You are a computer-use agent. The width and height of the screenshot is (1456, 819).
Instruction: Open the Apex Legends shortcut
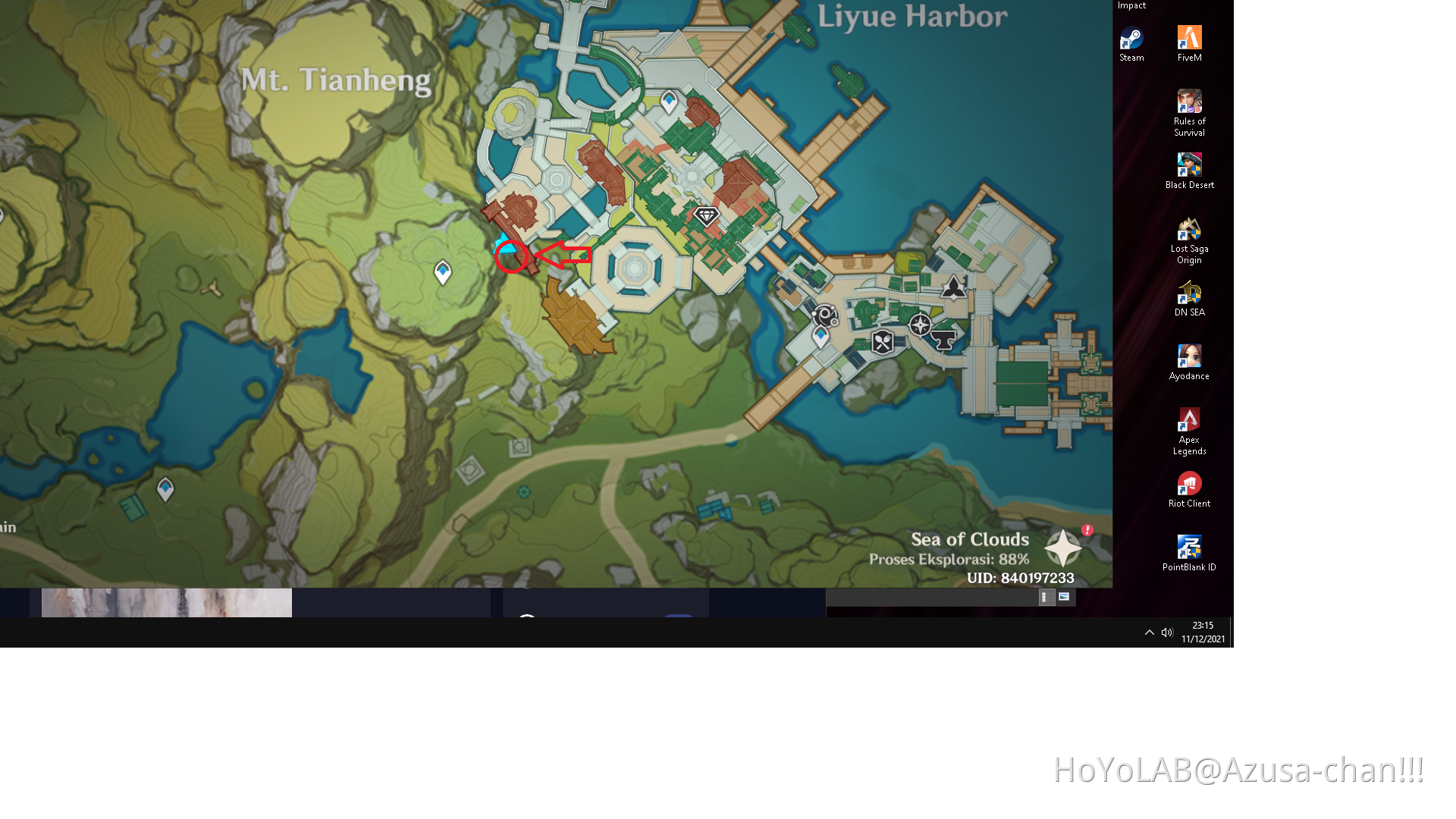tap(1188, 421)
